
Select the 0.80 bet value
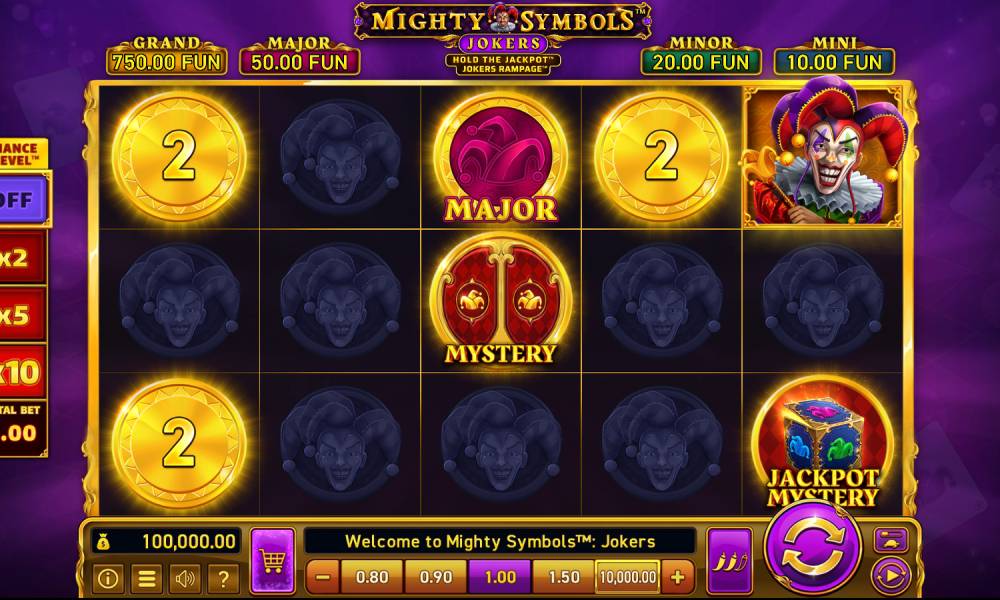(x=372, y=577)
